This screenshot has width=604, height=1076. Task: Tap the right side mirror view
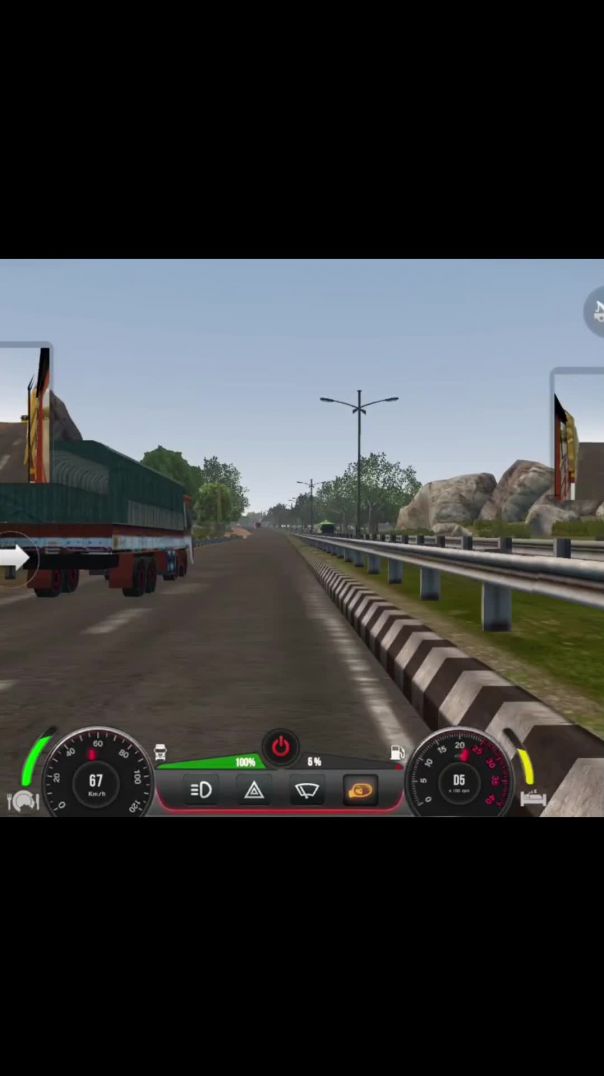point(579,434)
